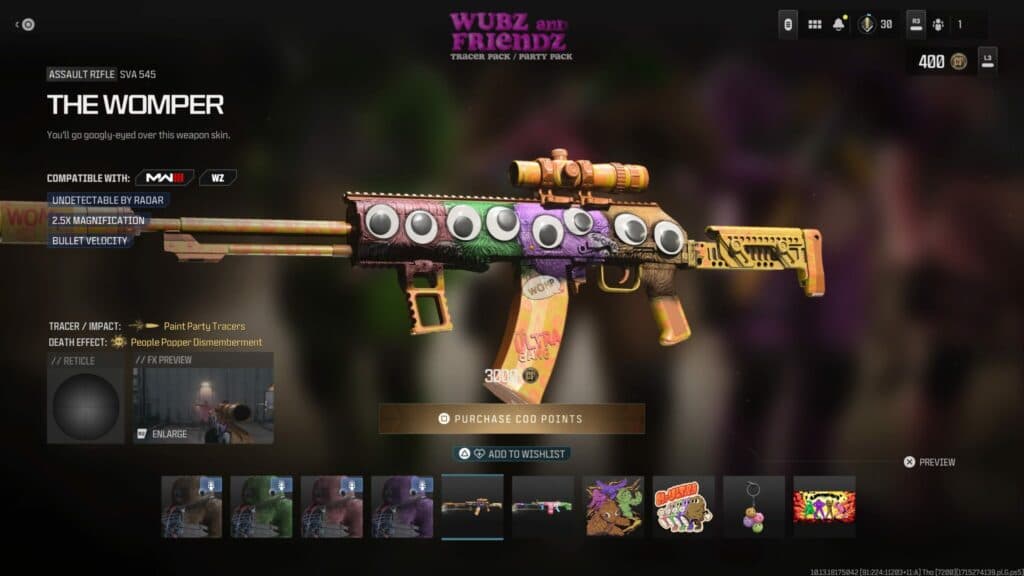1024x576 pixels.
Task: Choose the multicolor weapon blueprint thumbnail
Action: point(543,506)
